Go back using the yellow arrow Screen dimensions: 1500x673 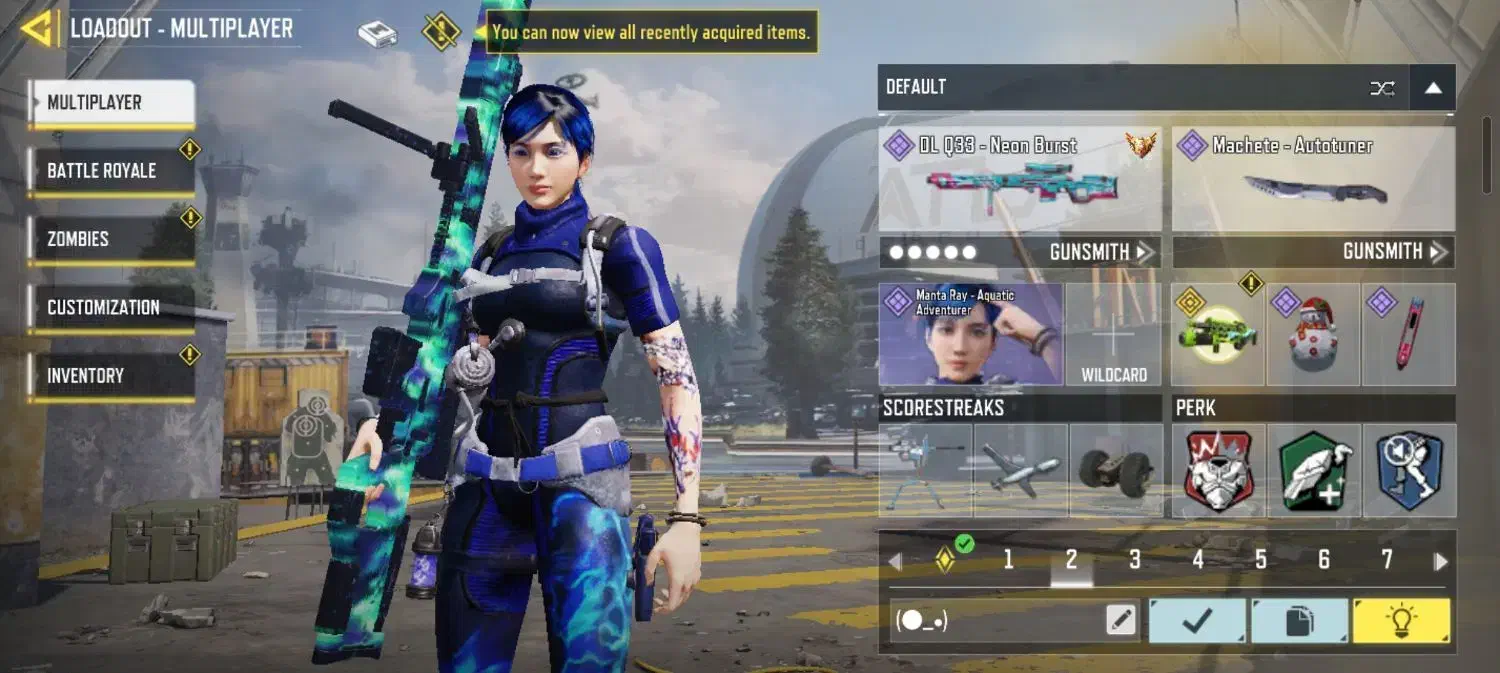click(38, 28)
